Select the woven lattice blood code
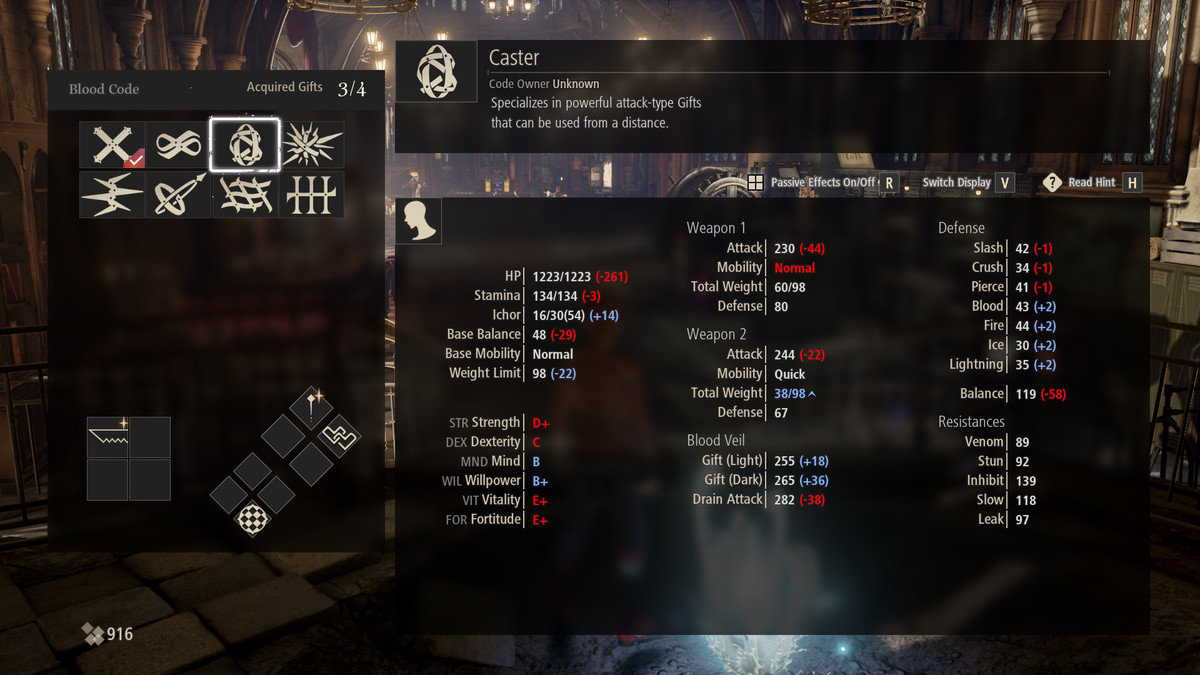Screen dimensions: 1200x675 (245, 195)
